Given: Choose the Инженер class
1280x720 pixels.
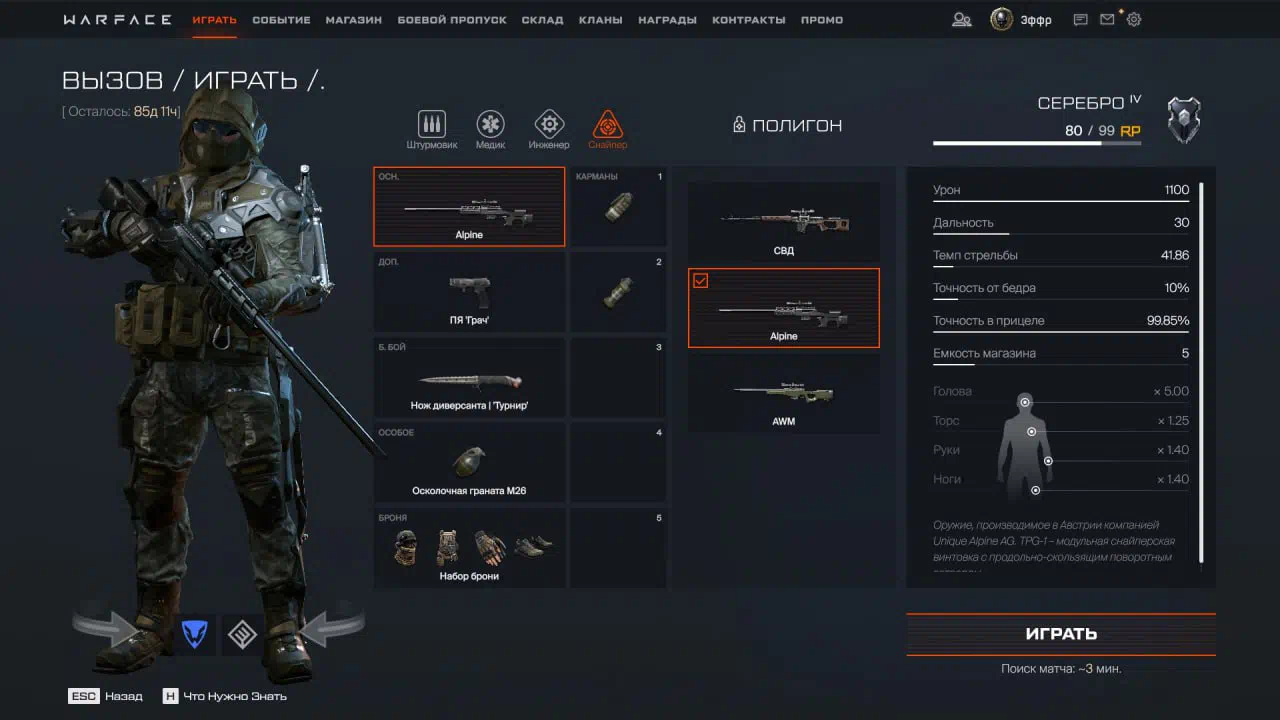Looking at the screenshot, I should click(x=548, y=130).
